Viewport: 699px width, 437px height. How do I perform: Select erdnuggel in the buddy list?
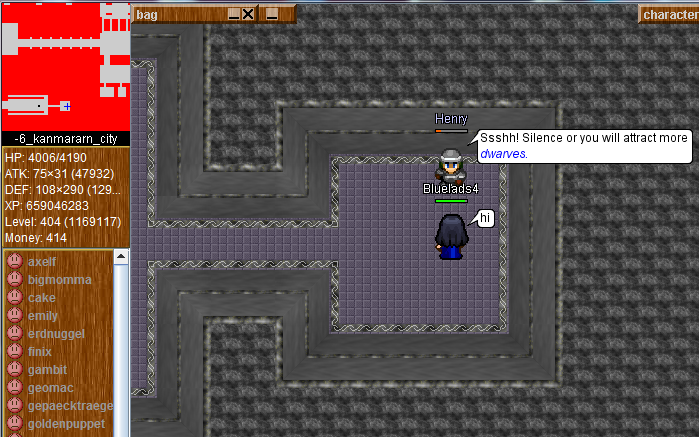click(x=56, y=334)
